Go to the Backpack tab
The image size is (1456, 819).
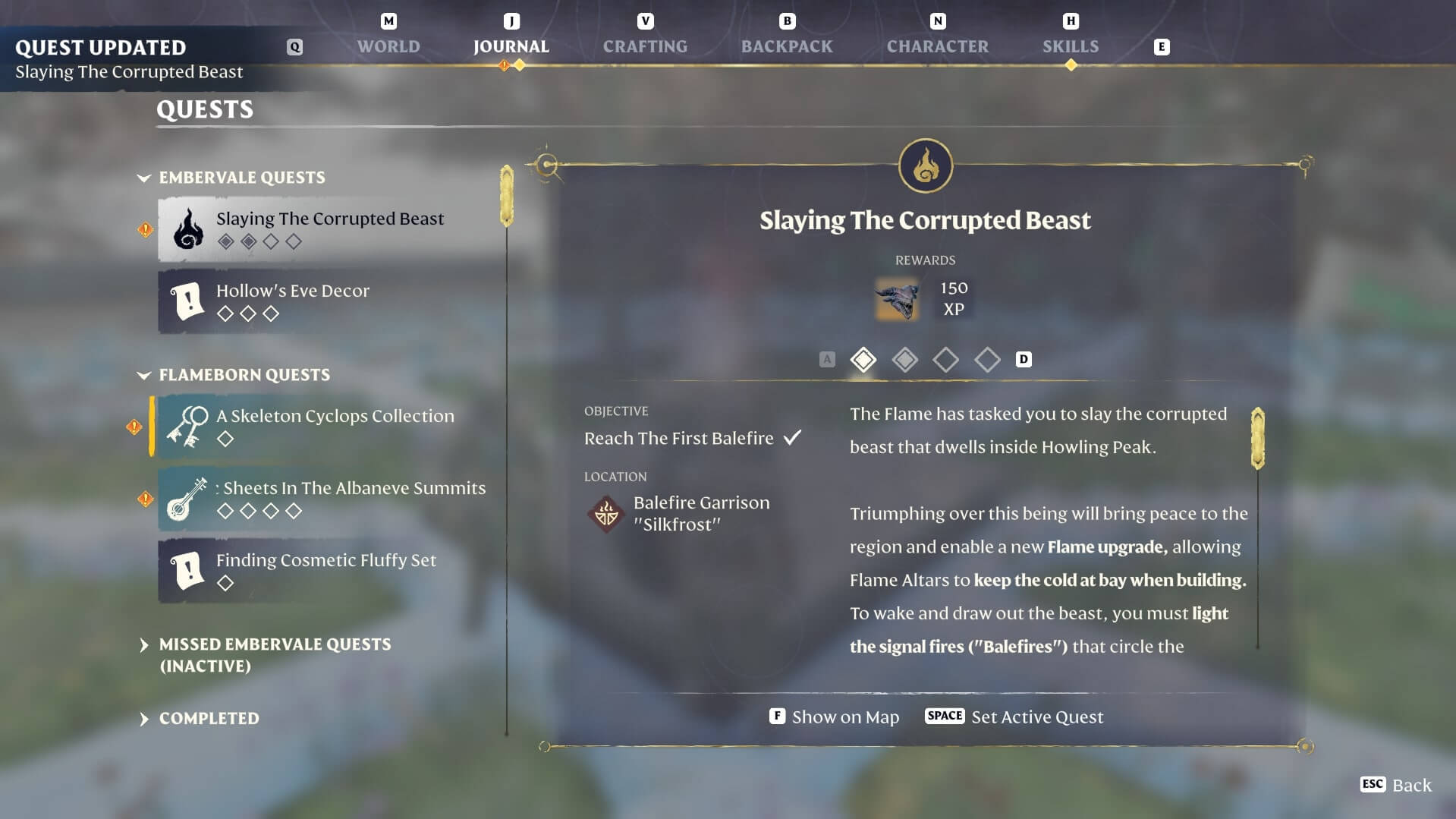pyautogui.click(x=786, y=46)
